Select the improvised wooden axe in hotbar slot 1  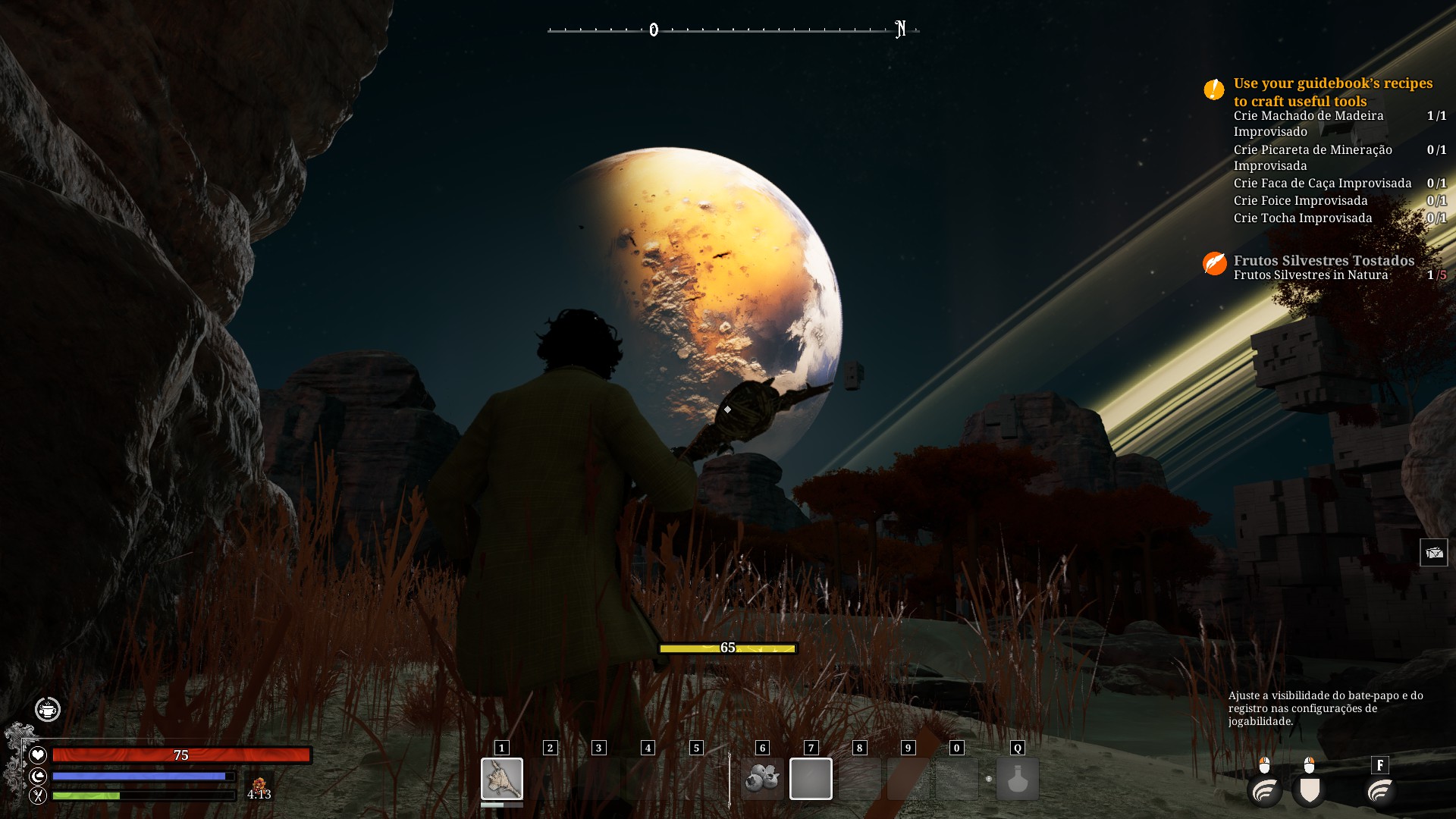tap(501, 778)
